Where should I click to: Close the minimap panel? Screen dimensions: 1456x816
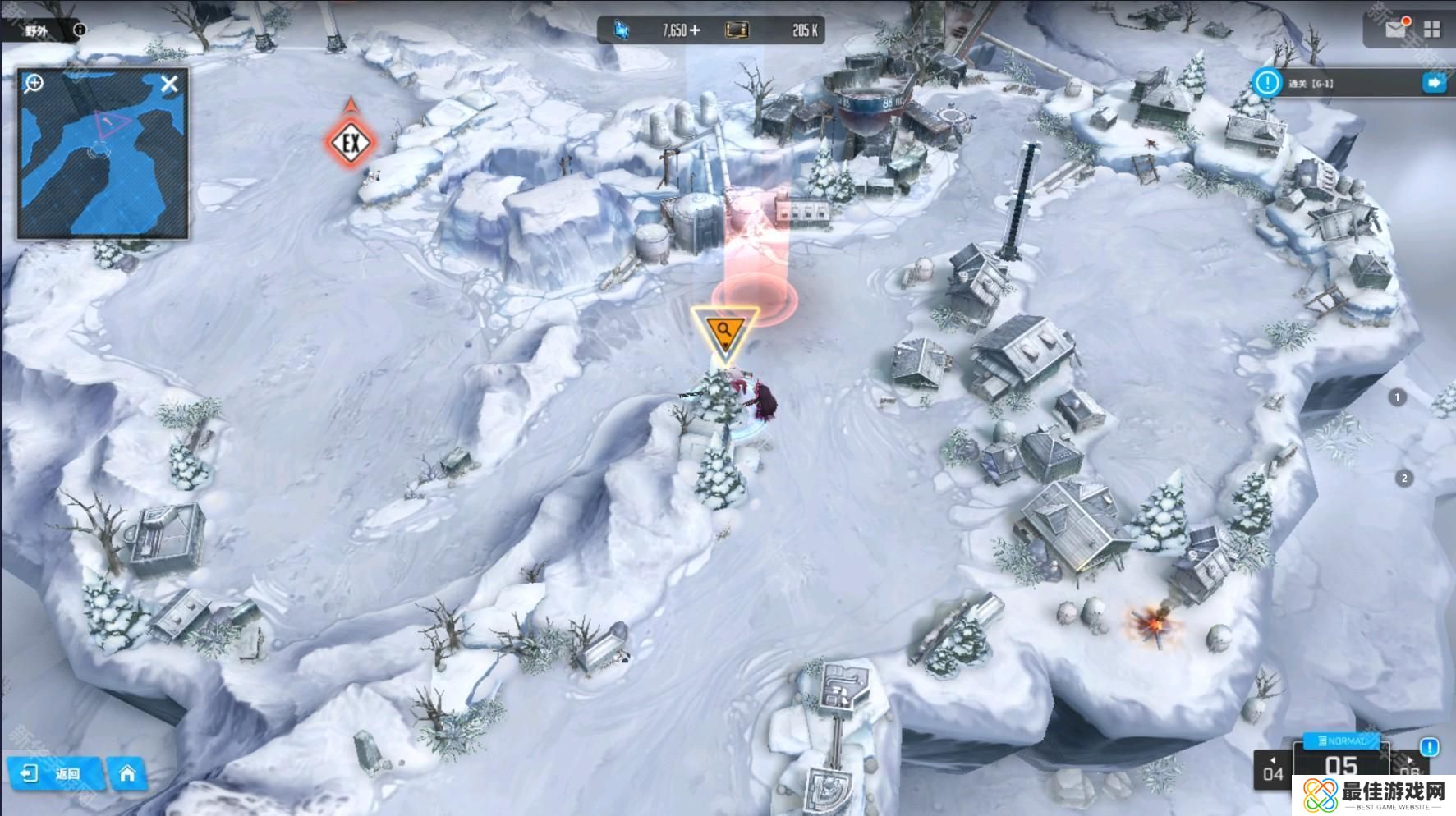(x=169, y=84)
